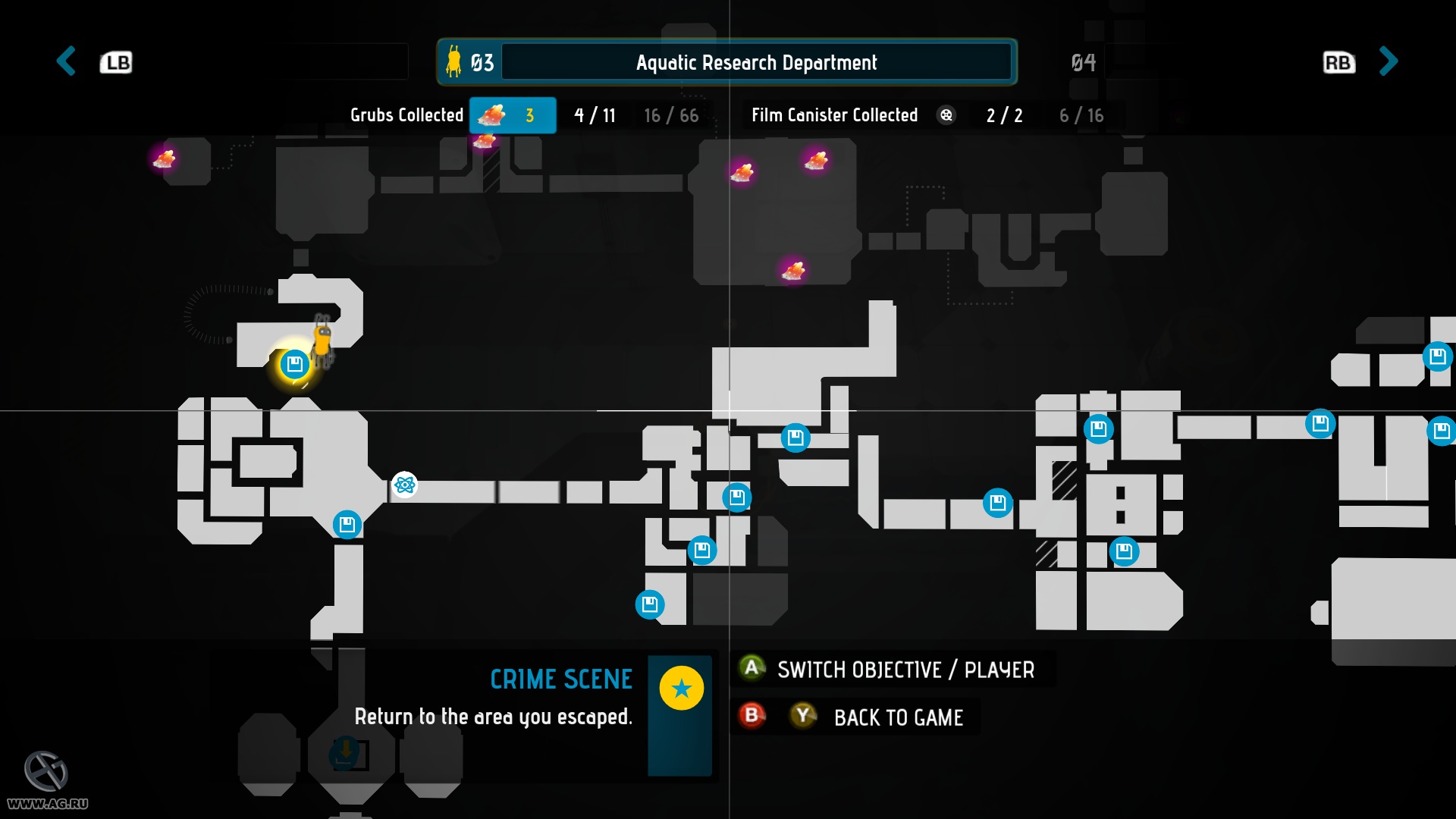Viewport: 1456px width, 819px height.
Task: Select the save disk icon below the atom corridor
Action: [x=346, y=525]
